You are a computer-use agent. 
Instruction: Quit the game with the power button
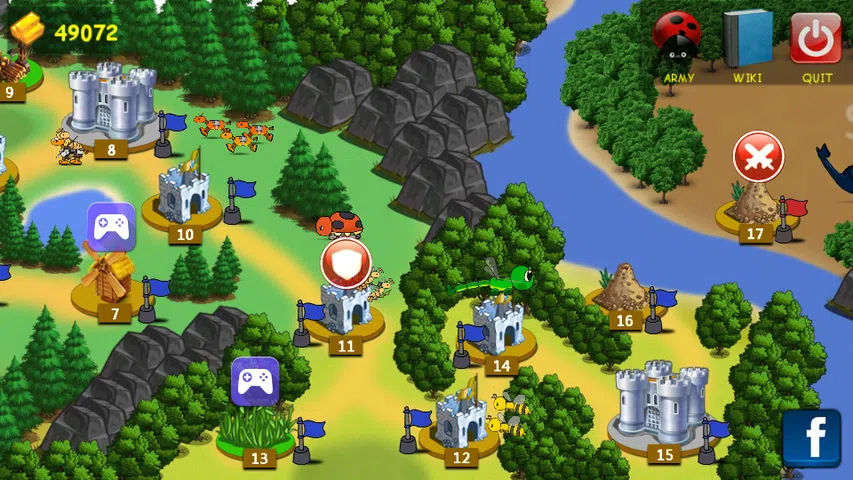click(816, 42)
